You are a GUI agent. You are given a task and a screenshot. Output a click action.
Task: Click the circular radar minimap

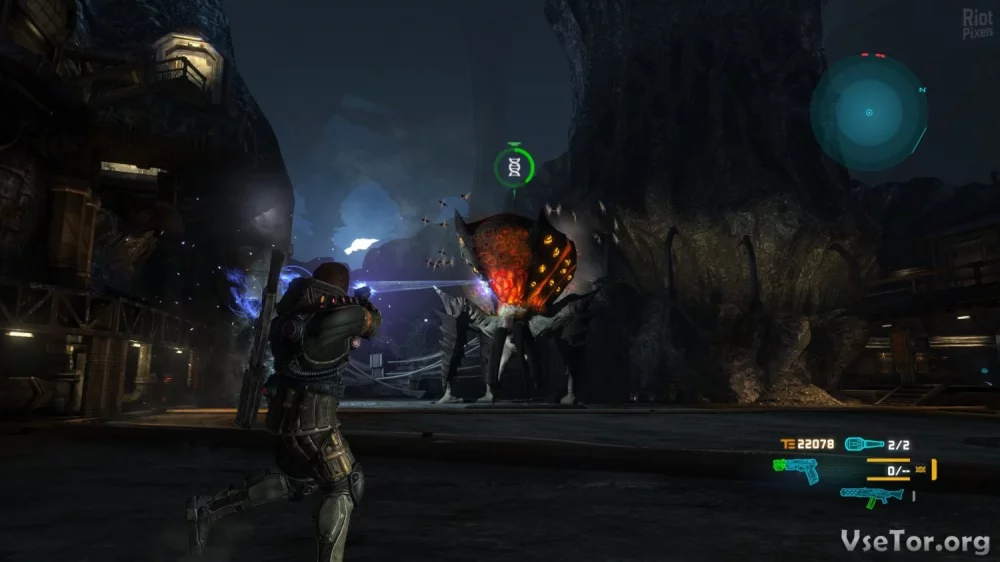[x=868, y=112]
